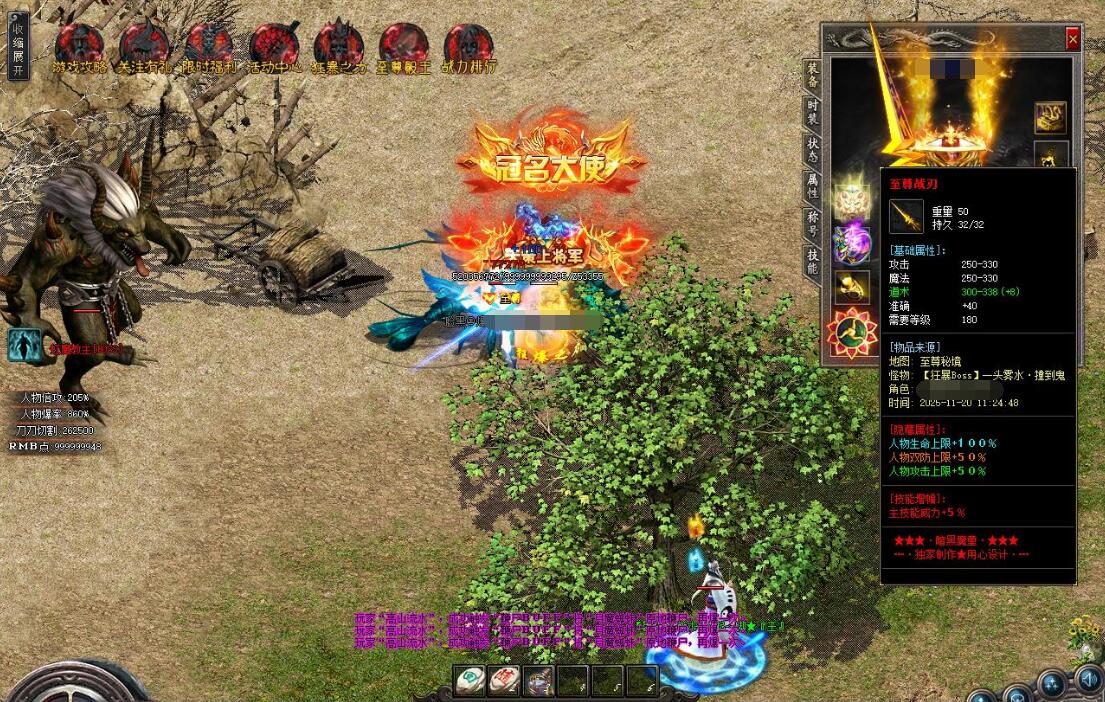
Task: Select the purple orb equipment slot
Action: [852, 243]
